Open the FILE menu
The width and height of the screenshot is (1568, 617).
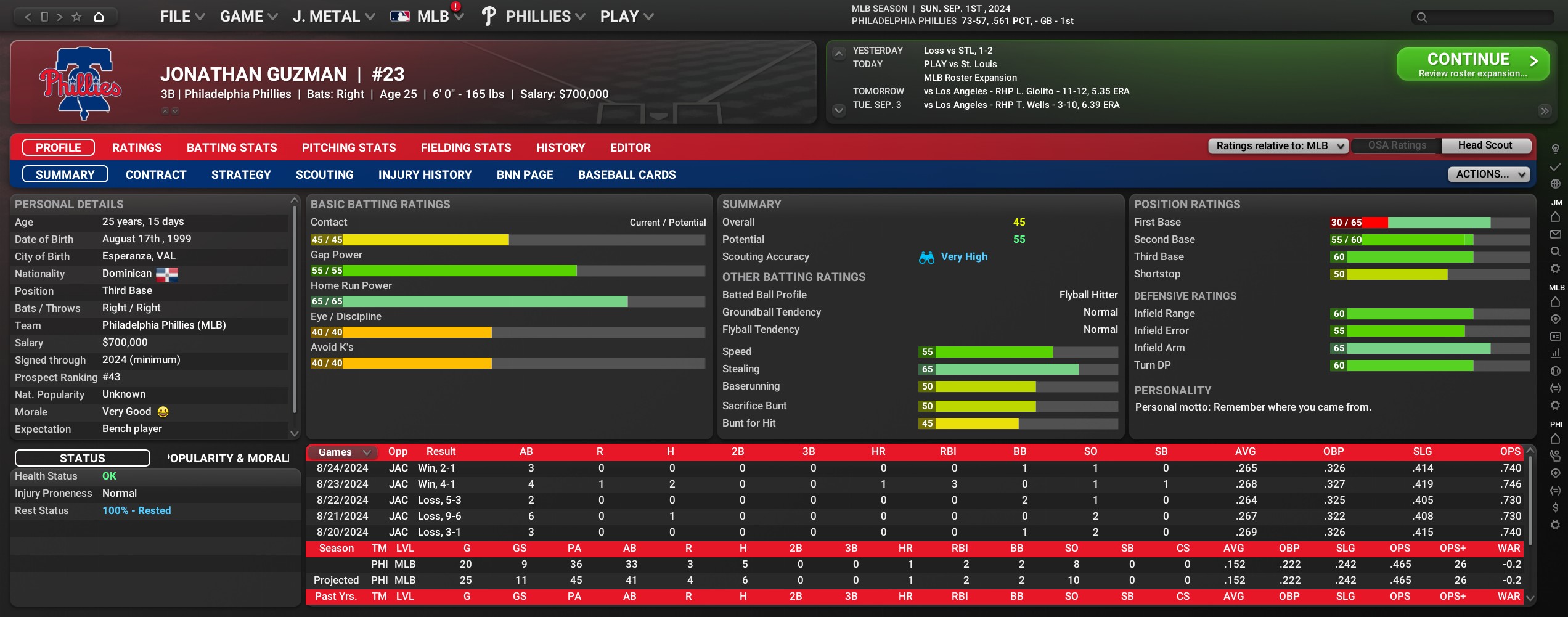[181, 17]
